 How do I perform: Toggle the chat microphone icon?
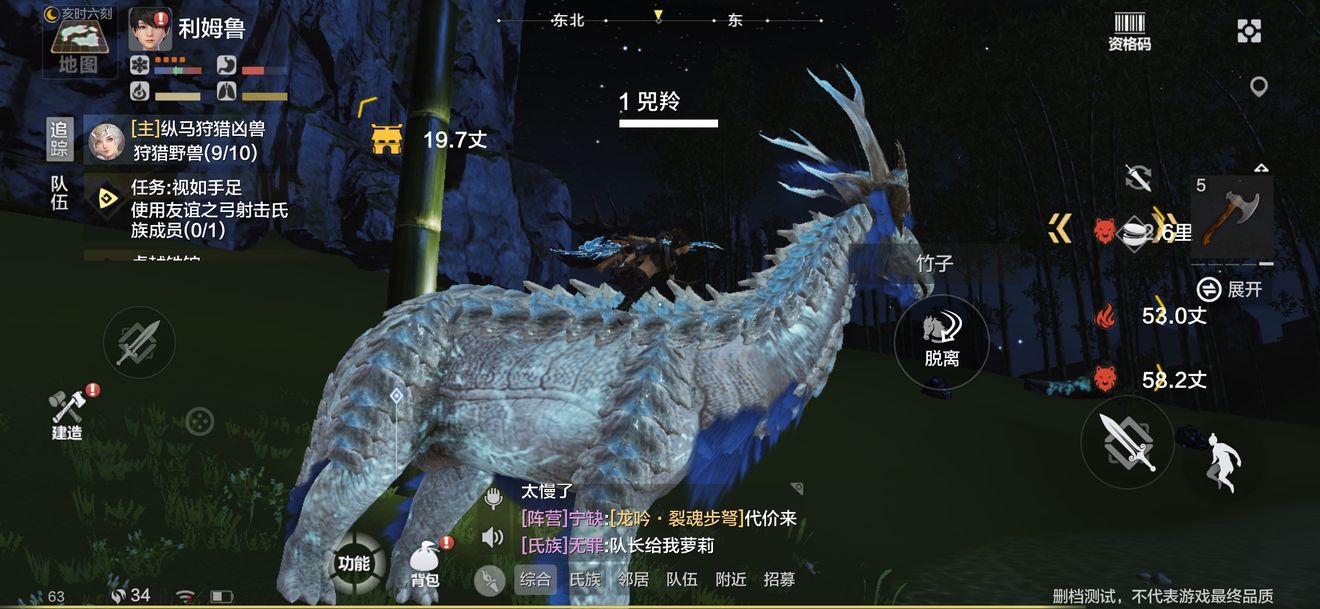[492, 496]
